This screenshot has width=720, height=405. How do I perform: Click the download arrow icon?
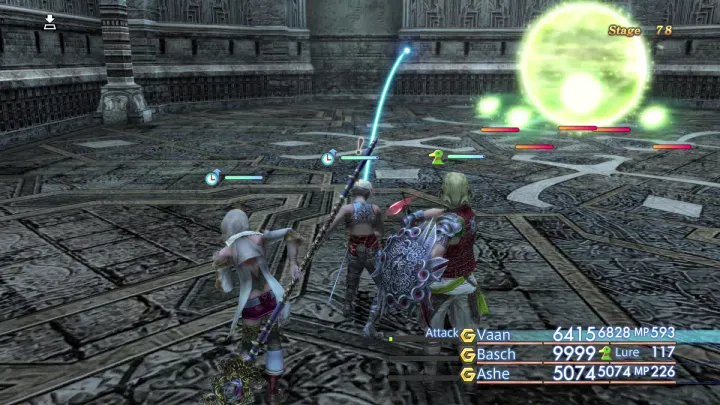click(50, 21)
